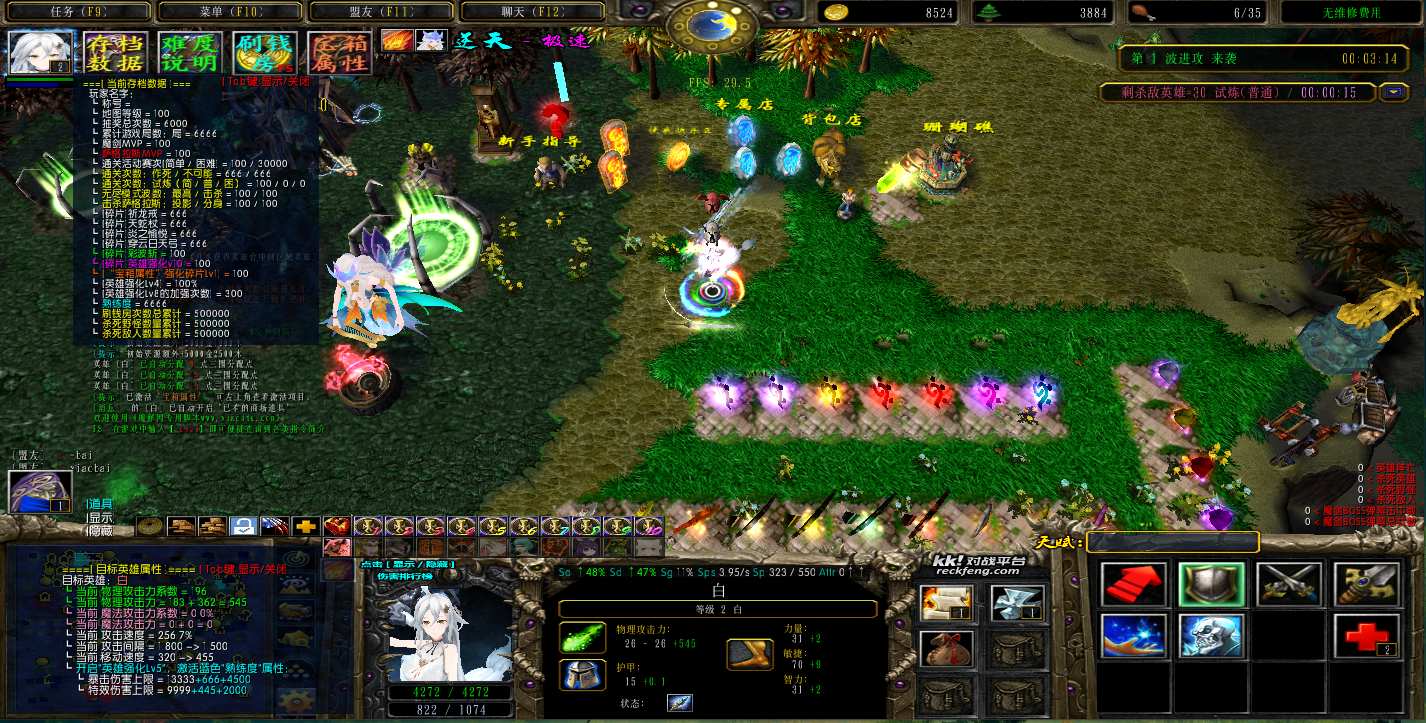Enter the 刷钱房 gold farming room

click(x=264, y=53)
